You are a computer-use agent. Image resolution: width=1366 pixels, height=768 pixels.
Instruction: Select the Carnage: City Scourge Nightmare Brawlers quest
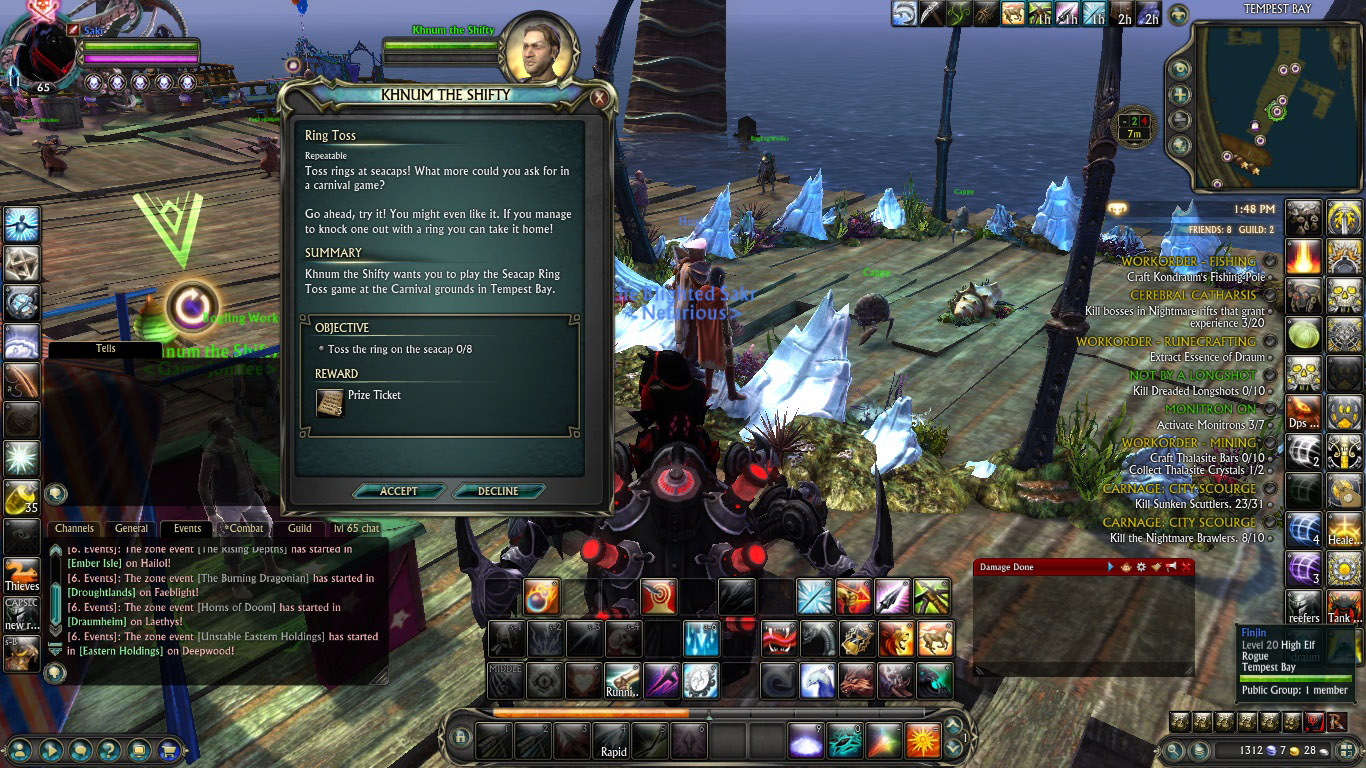tap(1188, 538)
